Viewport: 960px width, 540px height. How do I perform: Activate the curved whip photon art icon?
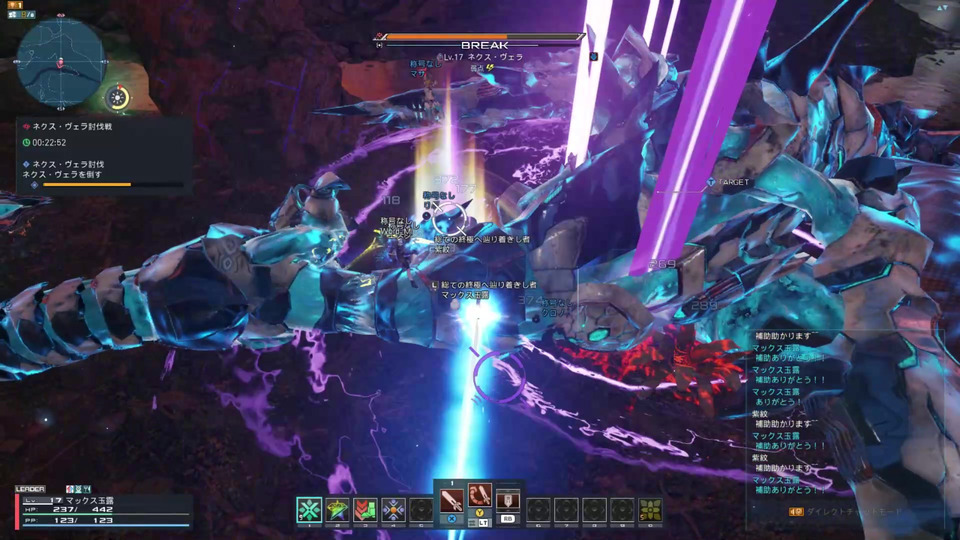pos(480,496)
